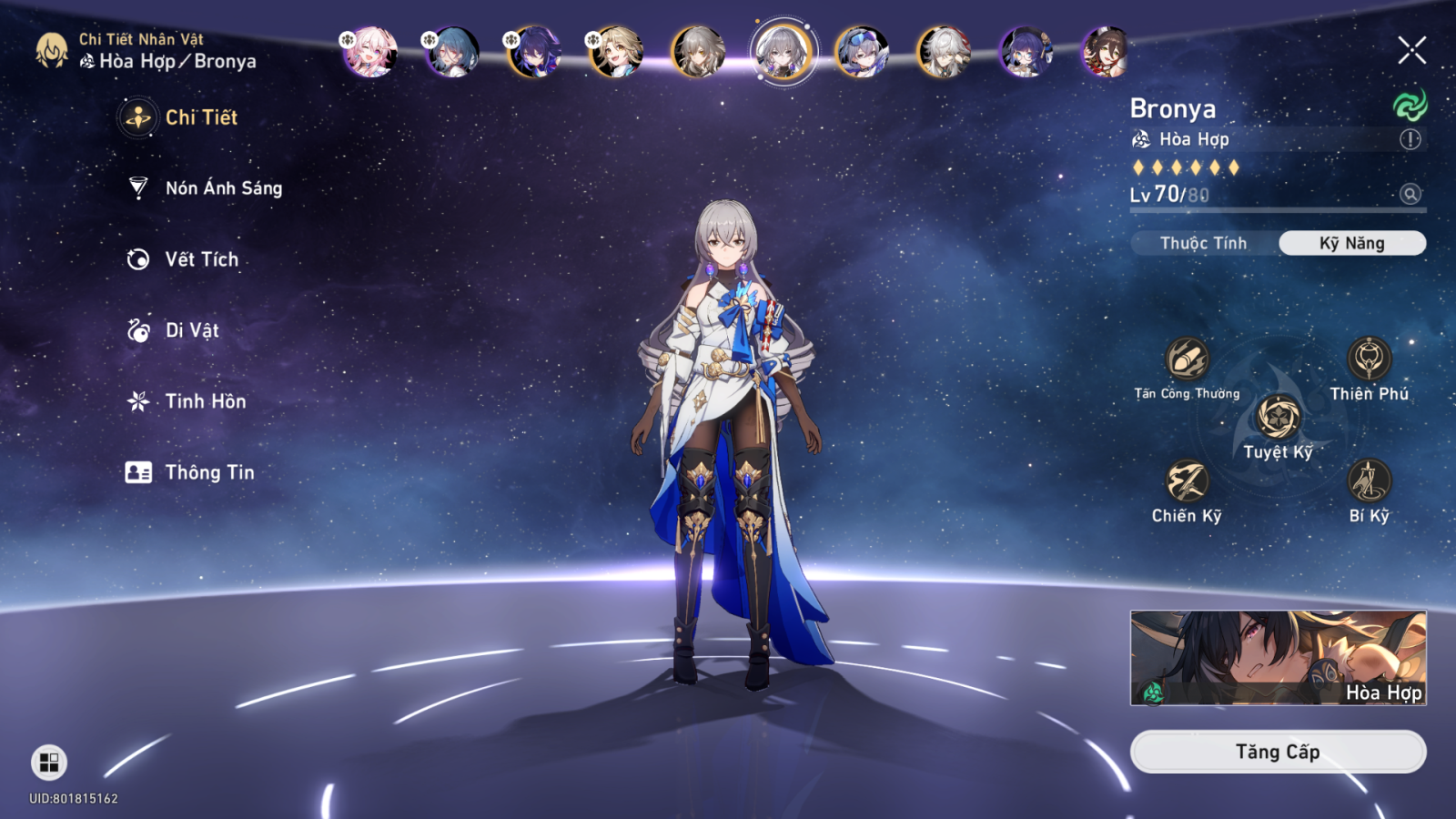Screen dimensions: 1456x819
Task: Select the Chiến Kỹ skill icon
Action: tap(1187, 481)
